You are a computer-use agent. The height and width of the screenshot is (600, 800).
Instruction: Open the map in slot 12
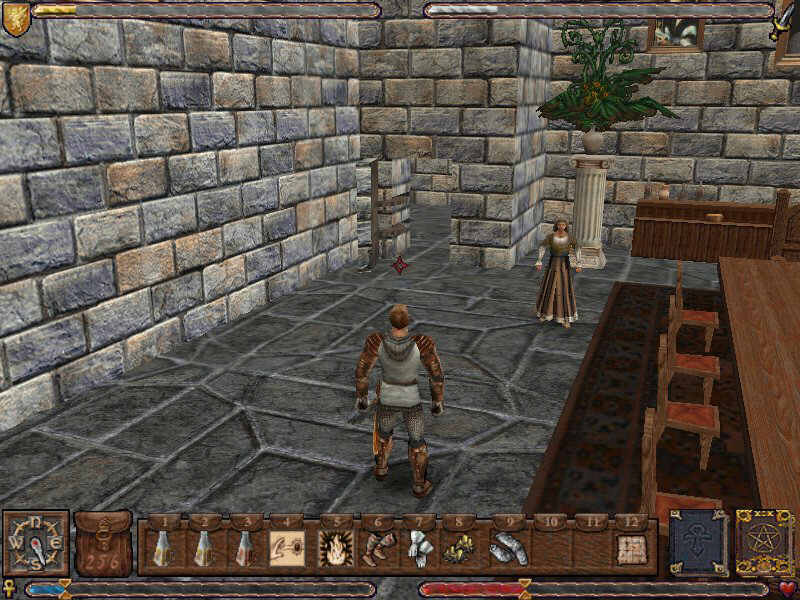630,548
